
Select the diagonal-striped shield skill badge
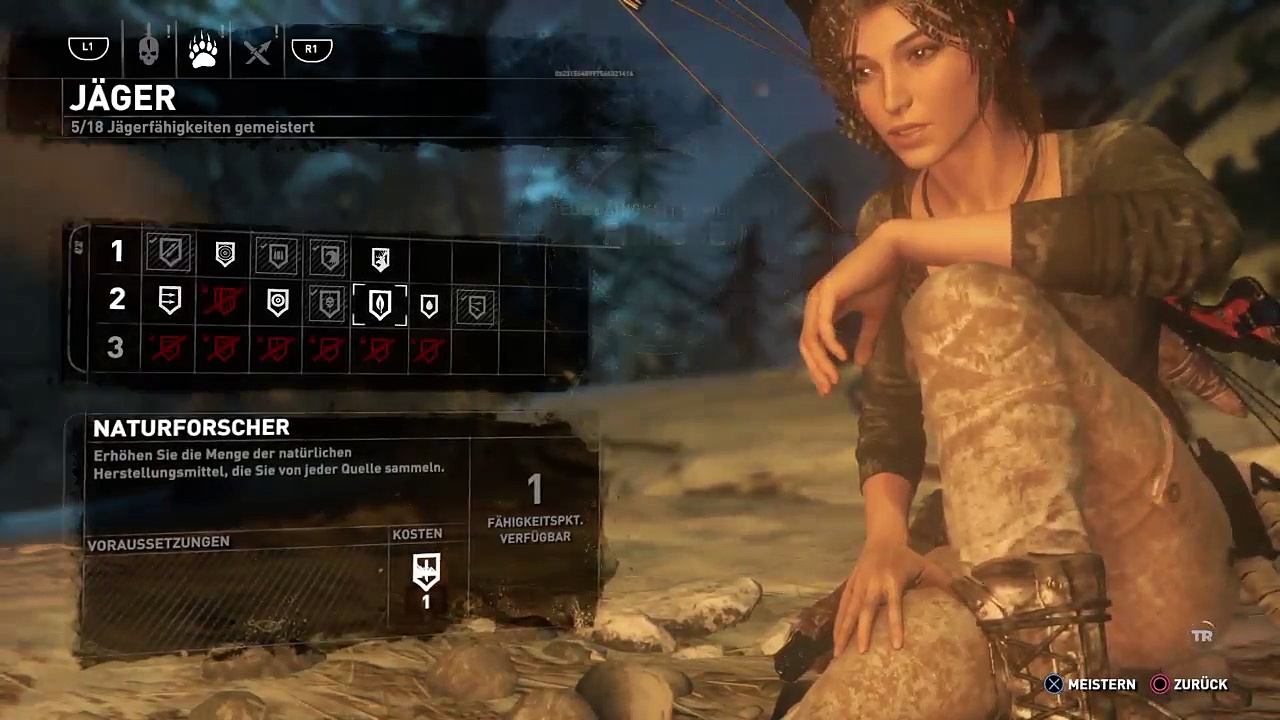tap(169, 254)
